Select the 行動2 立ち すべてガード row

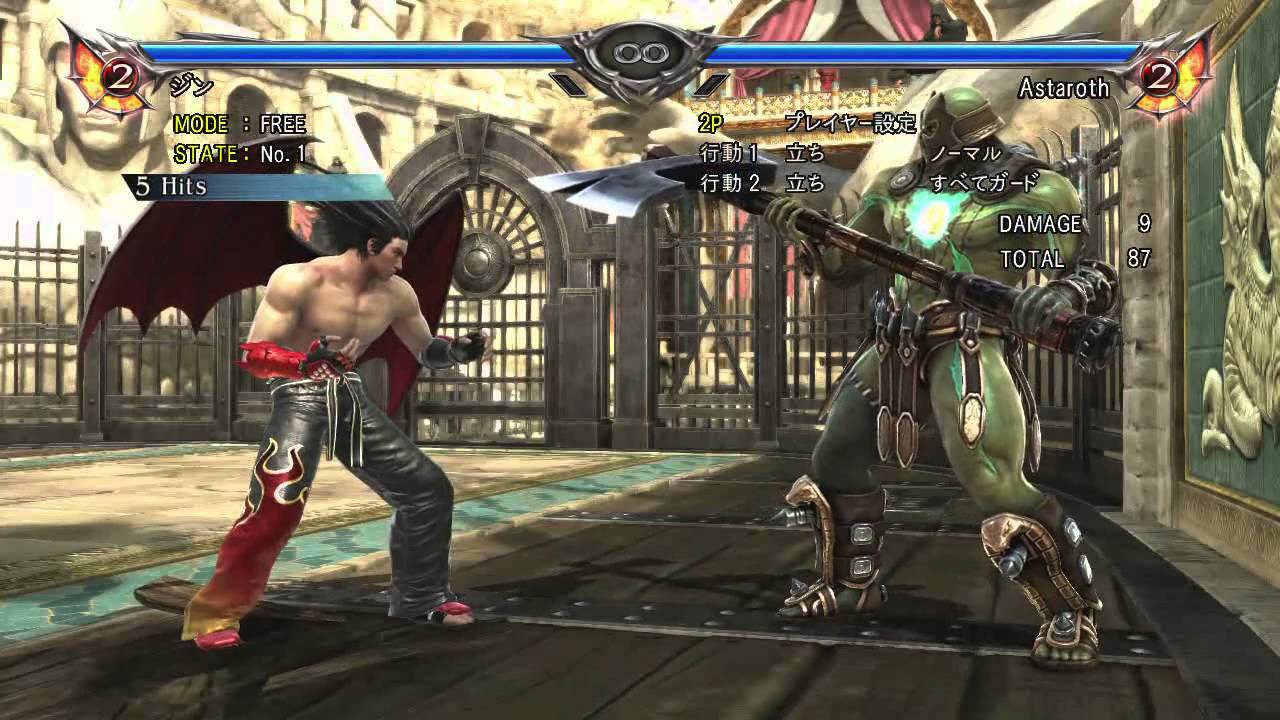coord(868,183)
